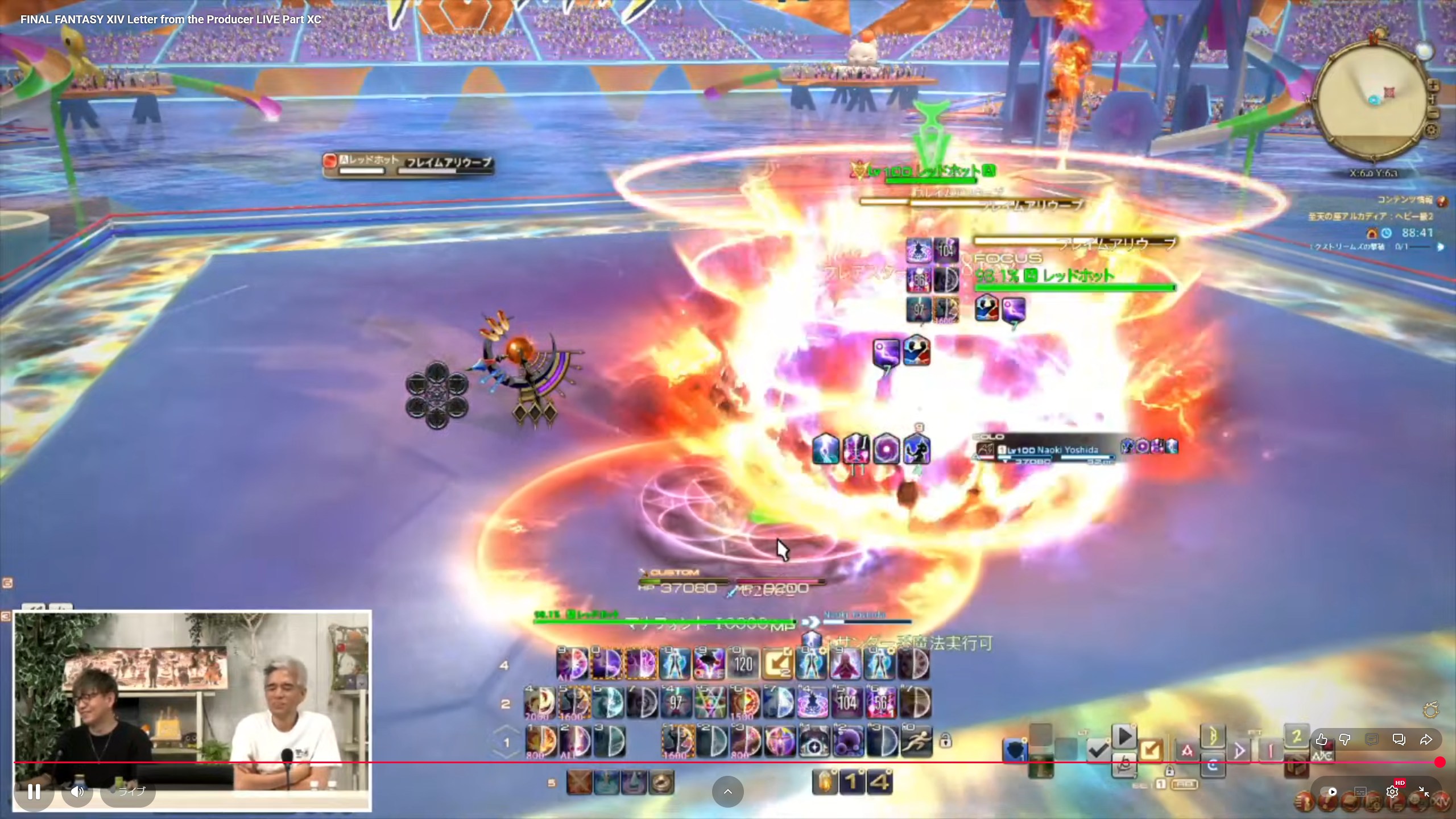Click the black play-arrow macro icon
The width and height of the screenshot is (1456, 819).
click(x=1124, y=737)
